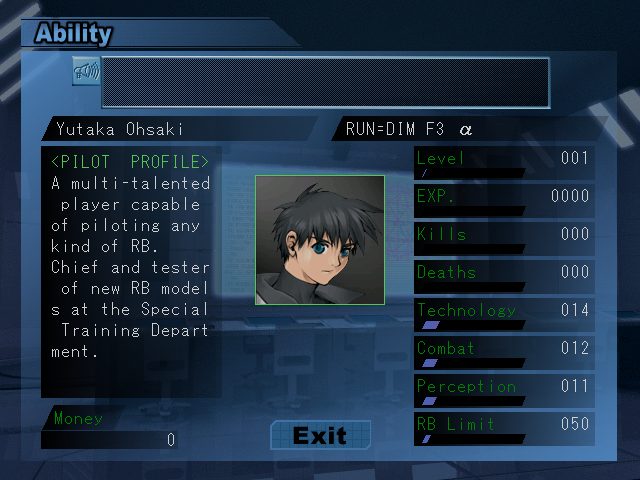The image size is (640, 480).
Task: Exit the Ability screen
Action: (320, 435)
